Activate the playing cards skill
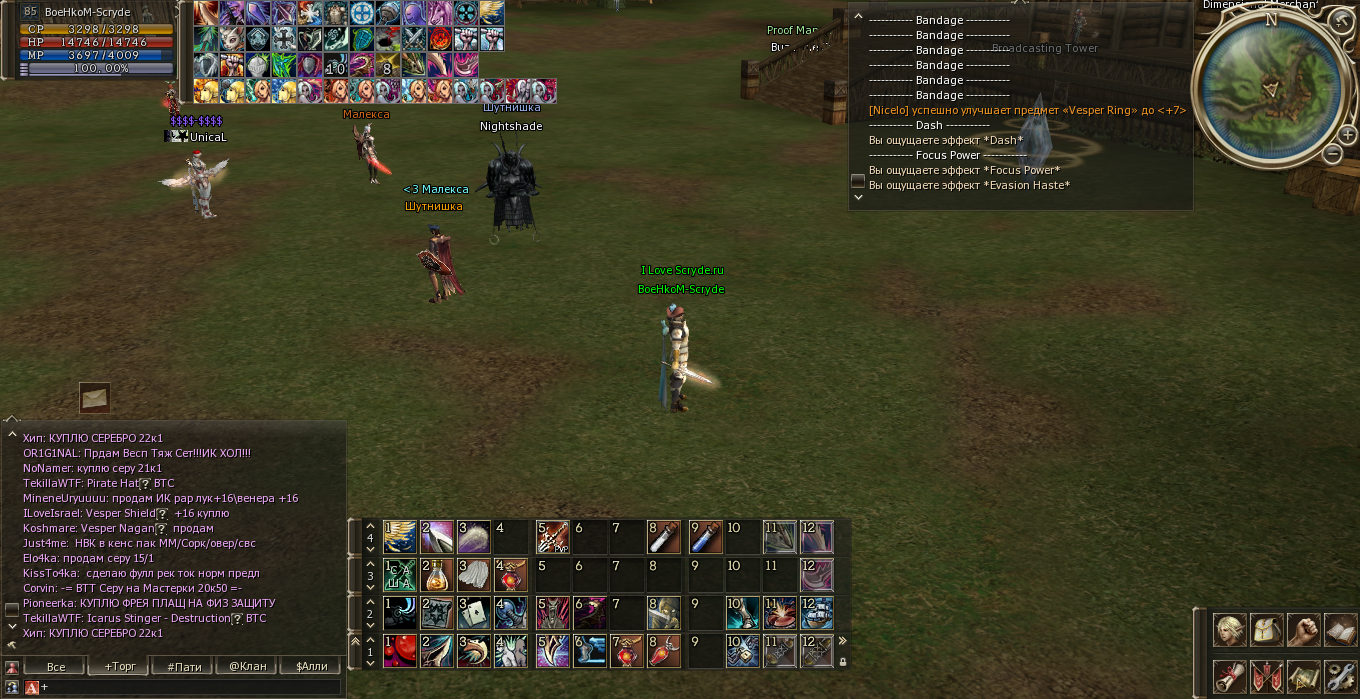The width and height of the screenshot is (1360, 699). coord(473,612)
